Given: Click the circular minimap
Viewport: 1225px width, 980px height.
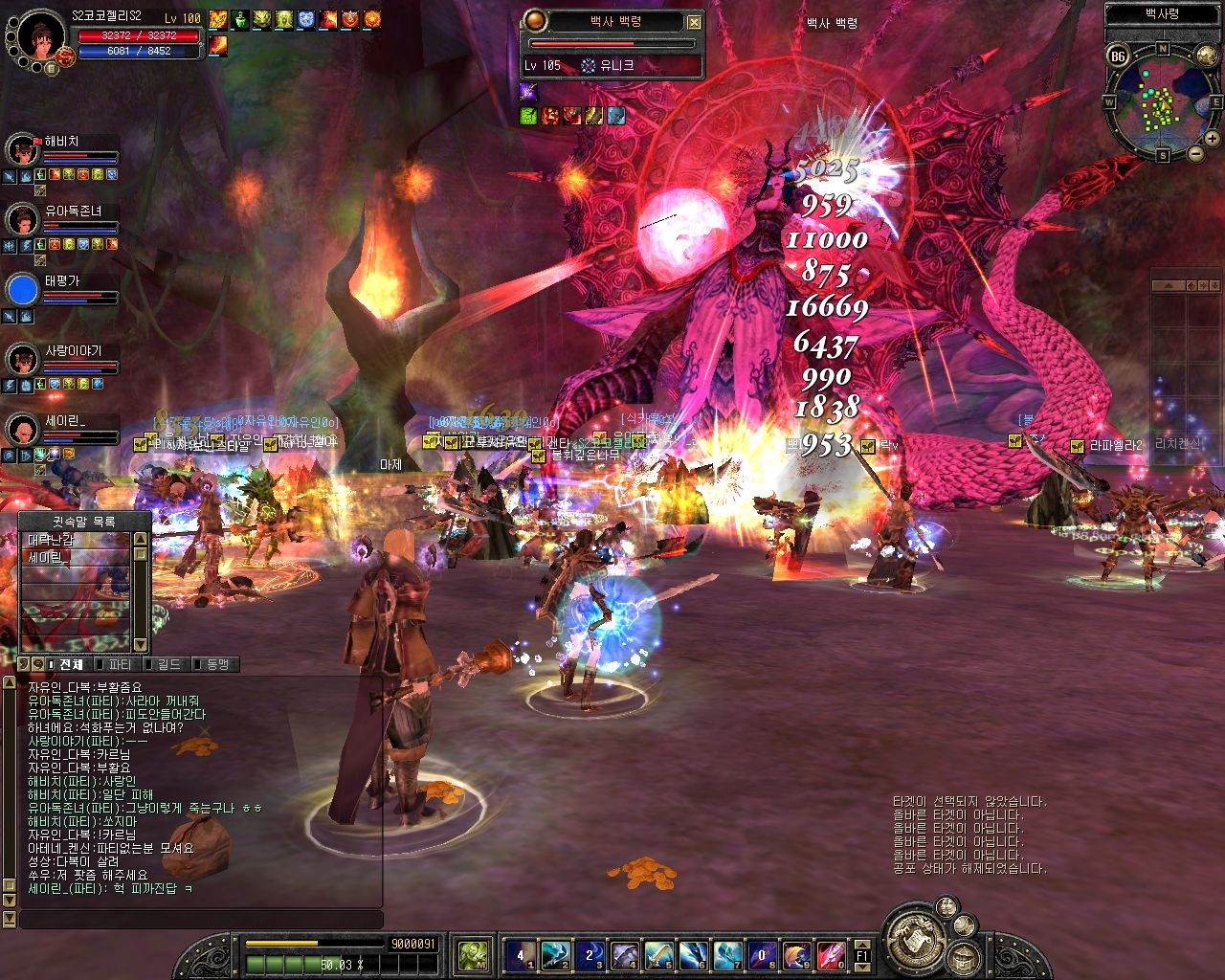Looking at the screenshot, I should (x=1162, y=99).
